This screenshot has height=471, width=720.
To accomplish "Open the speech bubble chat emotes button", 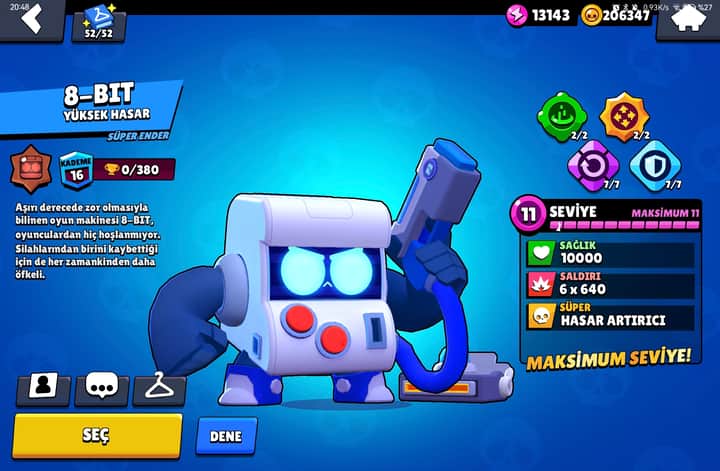I will 101,387.
